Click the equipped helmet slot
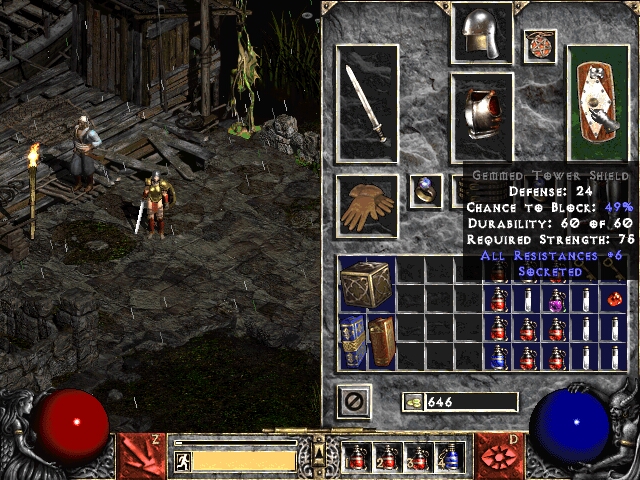The image size is (640, 480). pyautogui.click(x=482, y=35)
